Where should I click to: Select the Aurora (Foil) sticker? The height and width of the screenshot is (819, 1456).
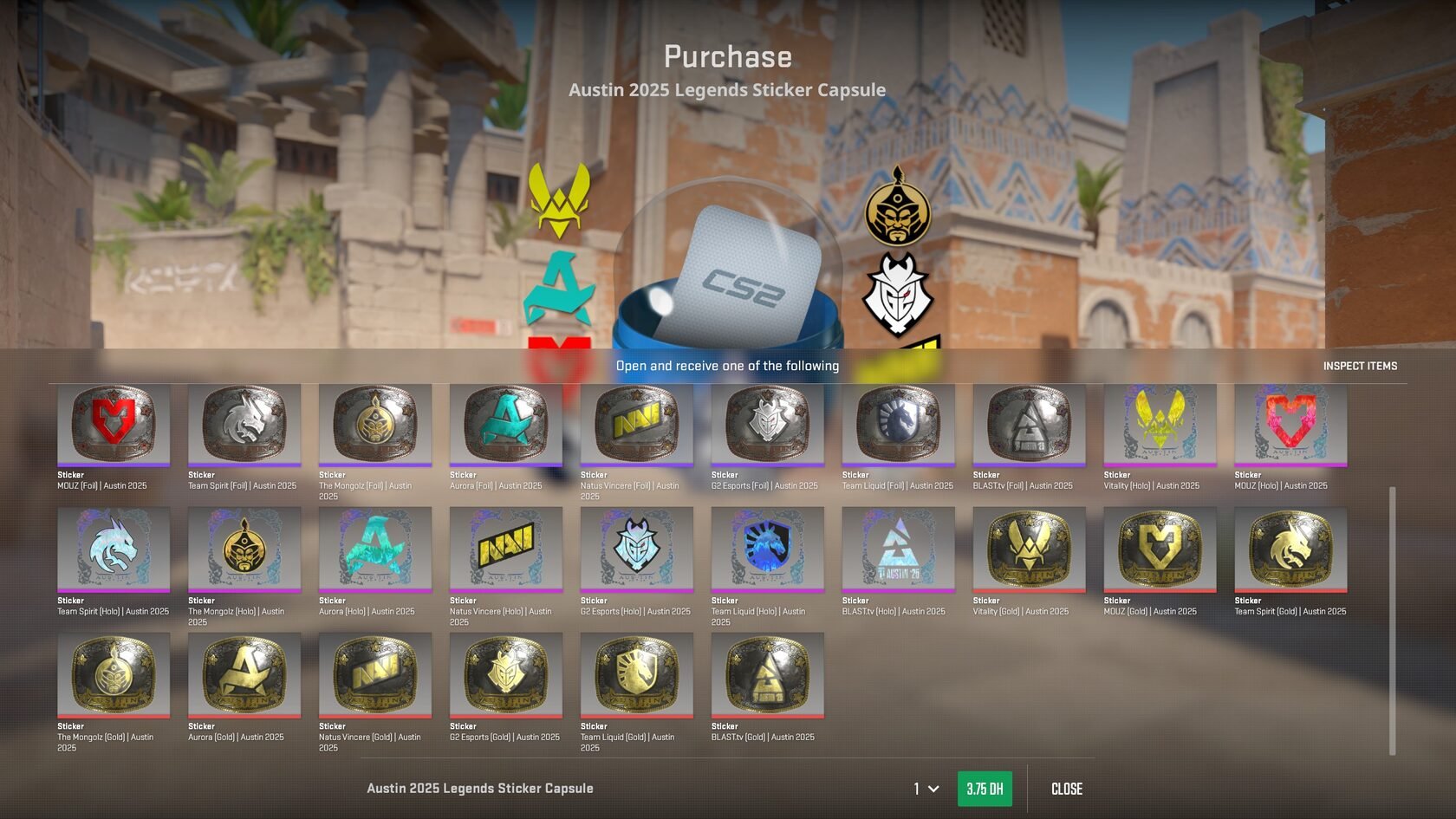click(x=506, y=425)
